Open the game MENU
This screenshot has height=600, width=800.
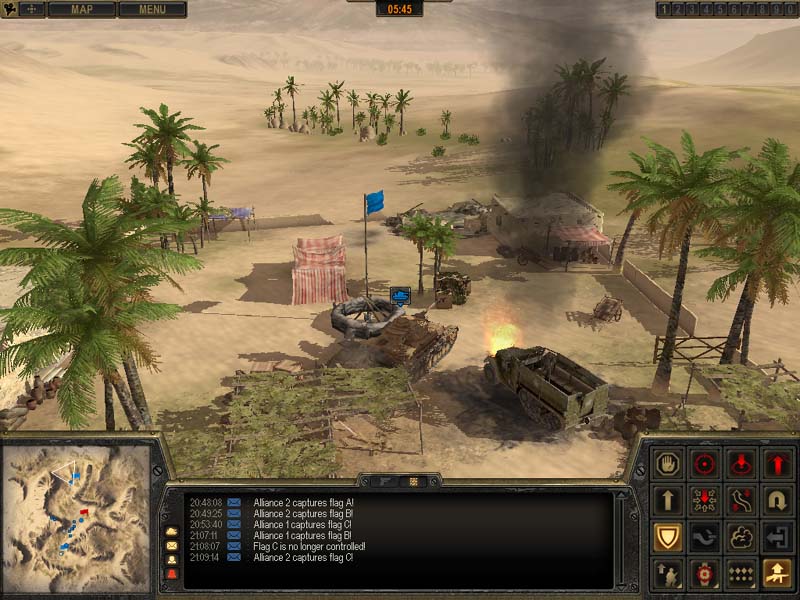(x=152, y=10)
